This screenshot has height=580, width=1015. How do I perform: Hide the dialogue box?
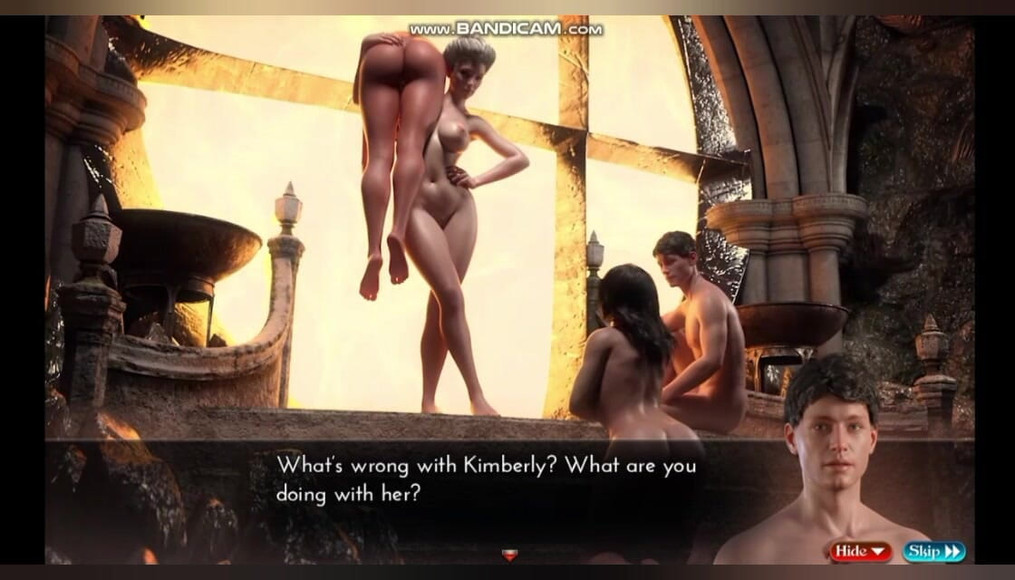[x=860, y=551]
